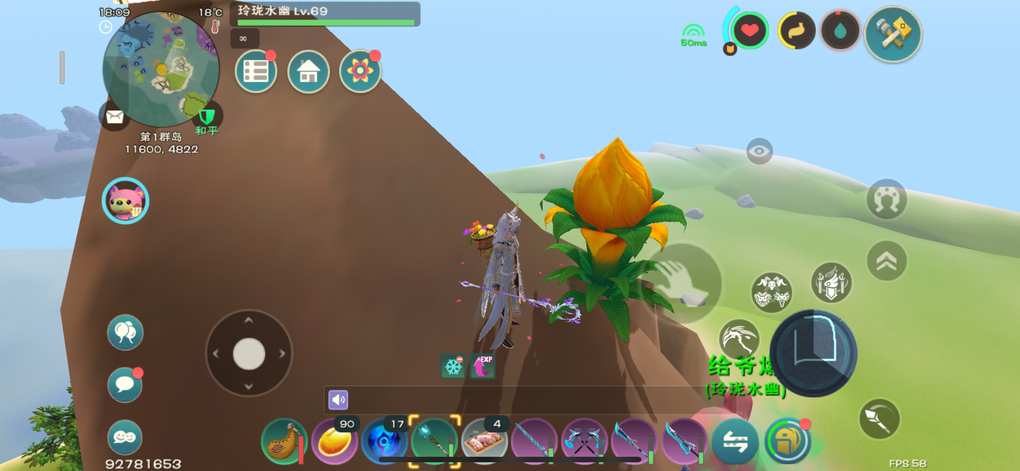
Task: Open the hammer crafting build menu
Action: [892, 34]
